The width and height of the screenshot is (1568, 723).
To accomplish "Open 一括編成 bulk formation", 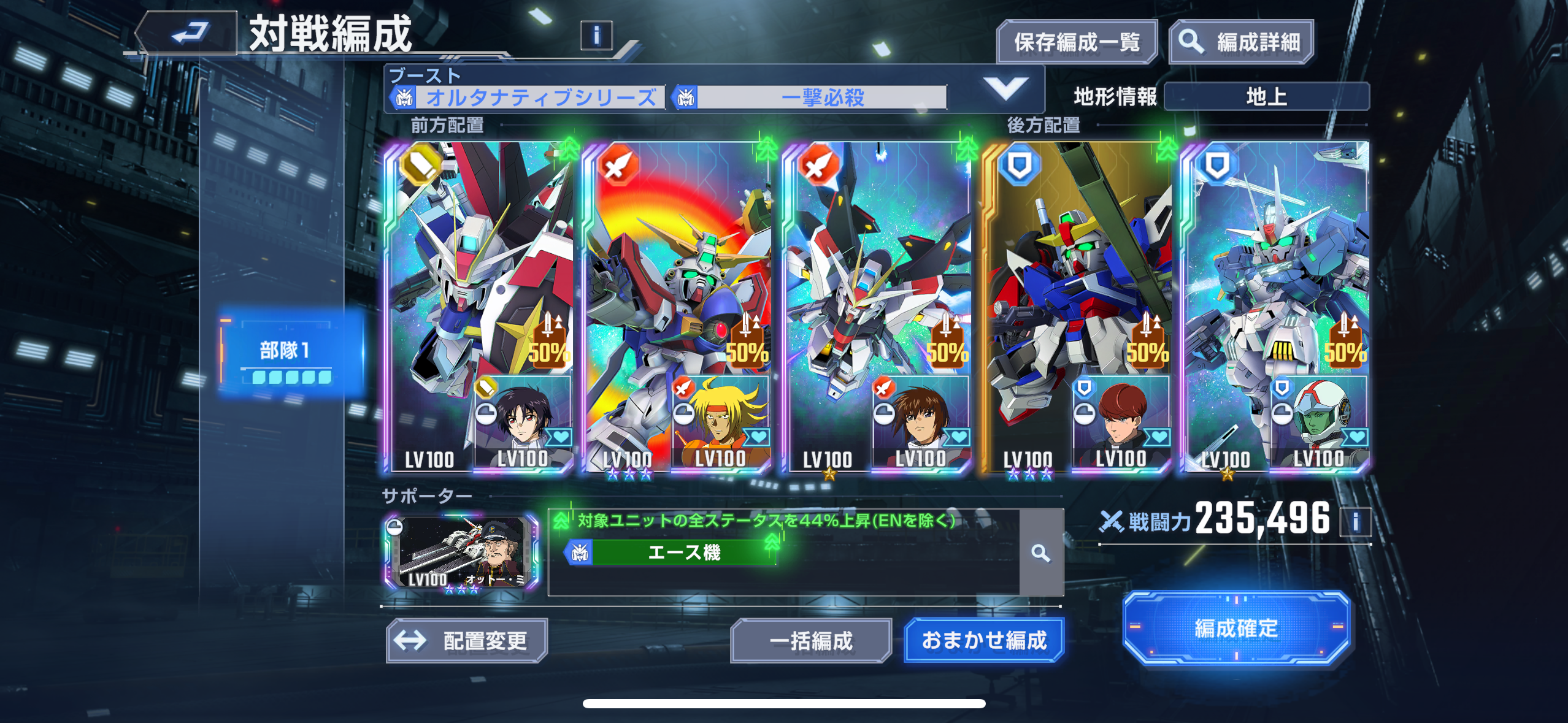I will (x=810, y=641).
